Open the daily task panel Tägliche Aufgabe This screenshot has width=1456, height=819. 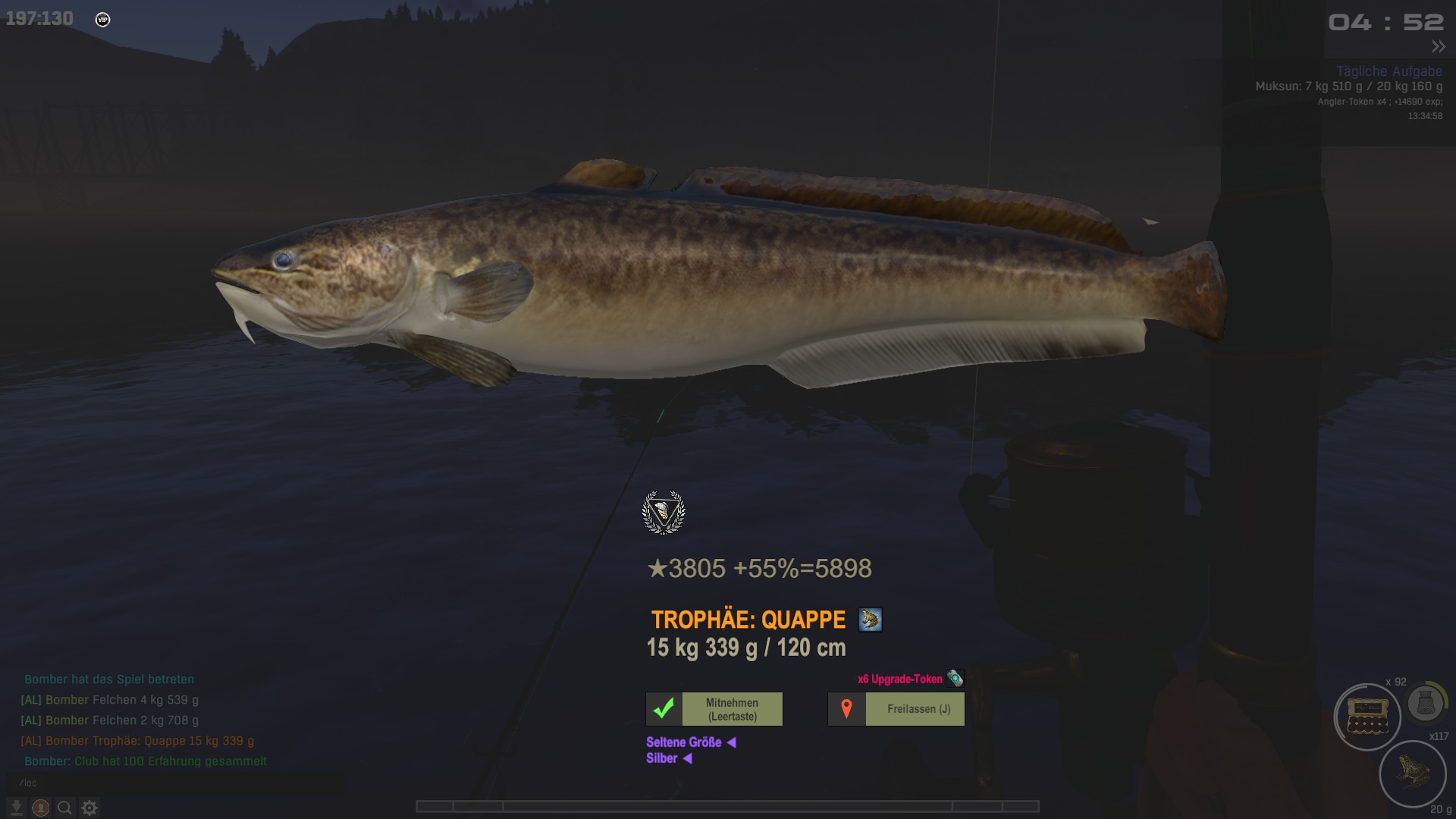[1389, 71]
